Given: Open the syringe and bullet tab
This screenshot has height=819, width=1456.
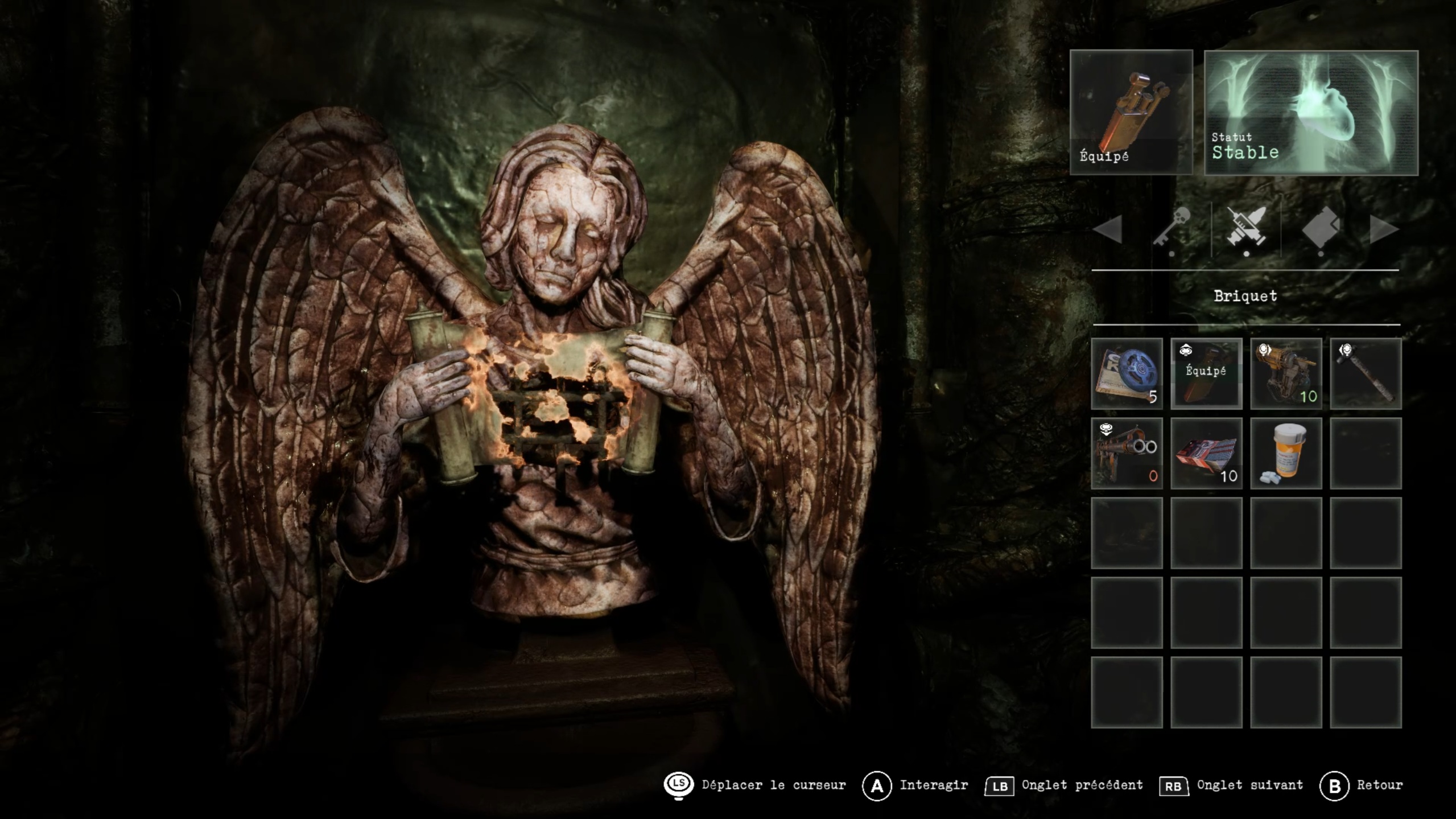Looking at the screenshot, I should (1246, 228).
